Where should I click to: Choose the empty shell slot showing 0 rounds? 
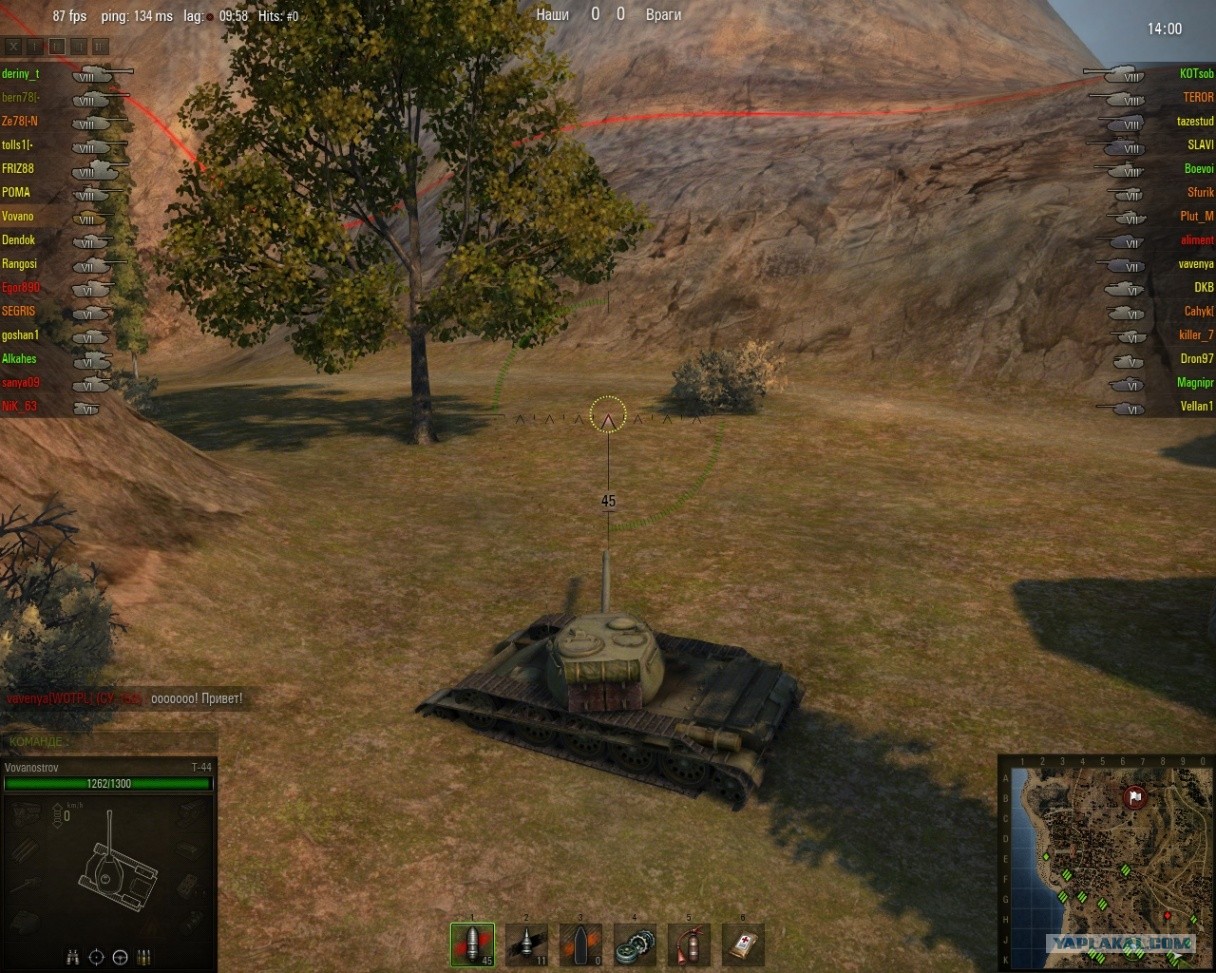pos(581,944)
